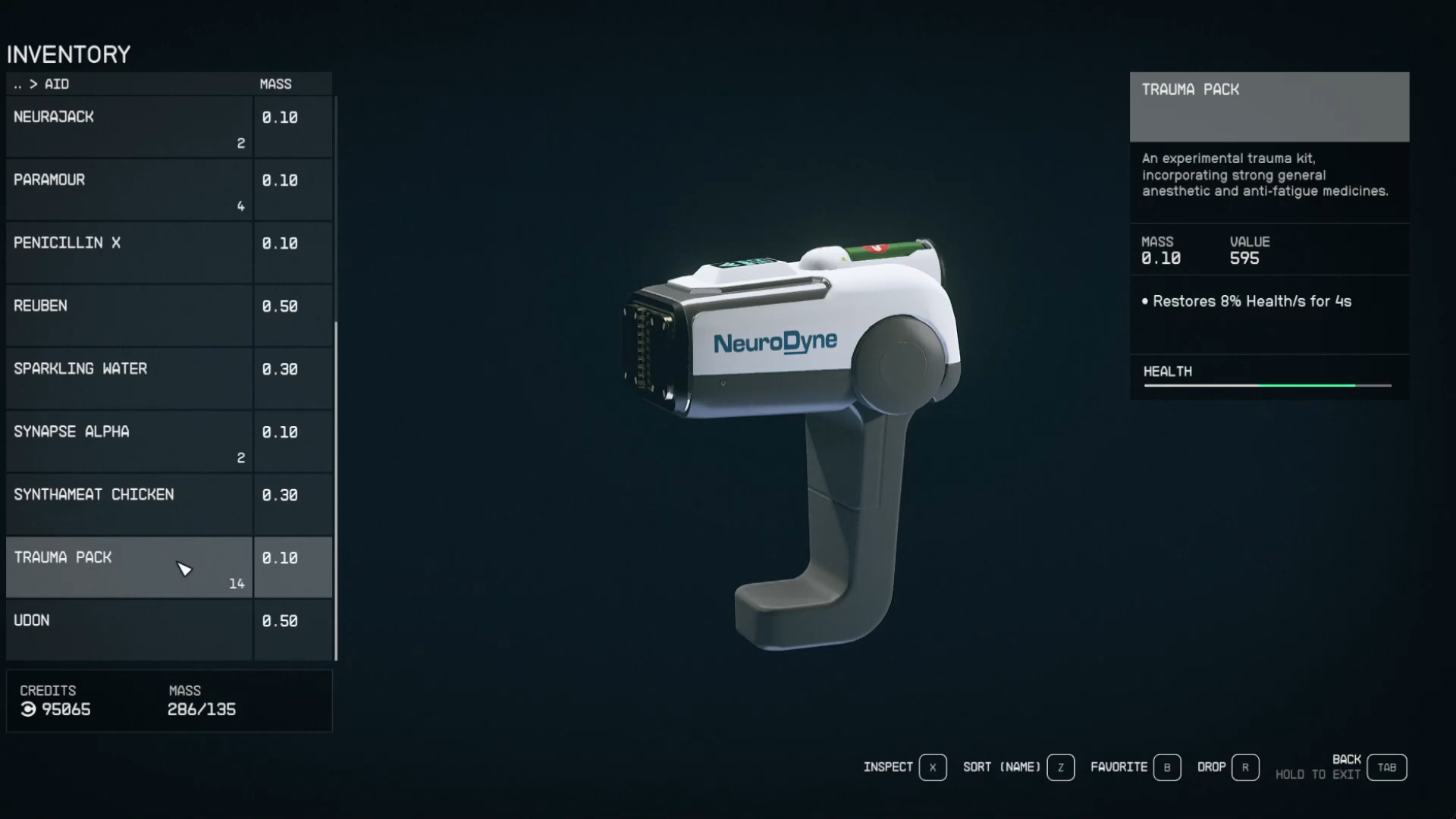Viewport: 1456px width, 819px height.
Task: Select Penicillin X in inventory
Action: point(129,253)
